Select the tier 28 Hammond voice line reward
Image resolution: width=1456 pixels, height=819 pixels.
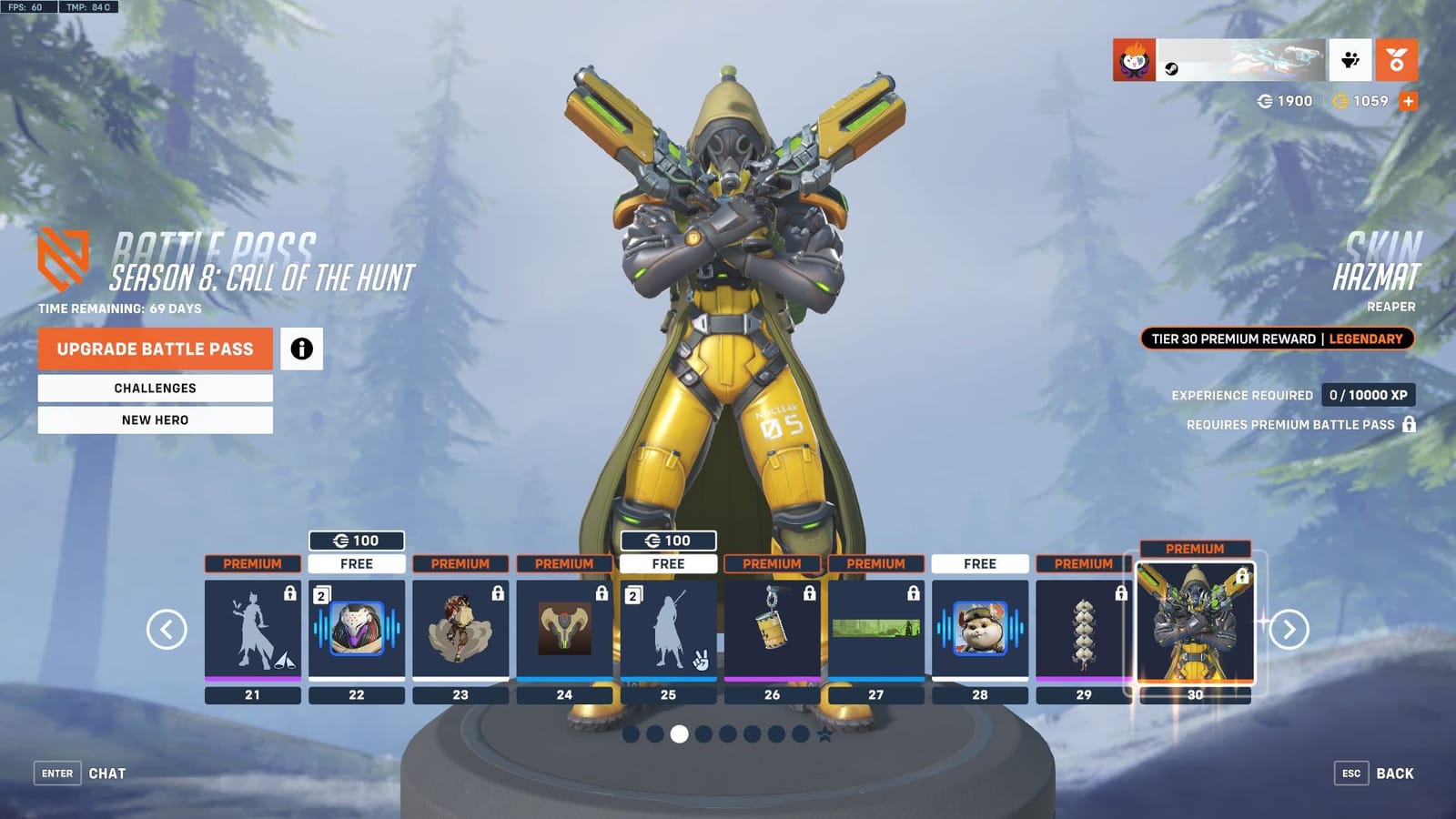point(981,628)
